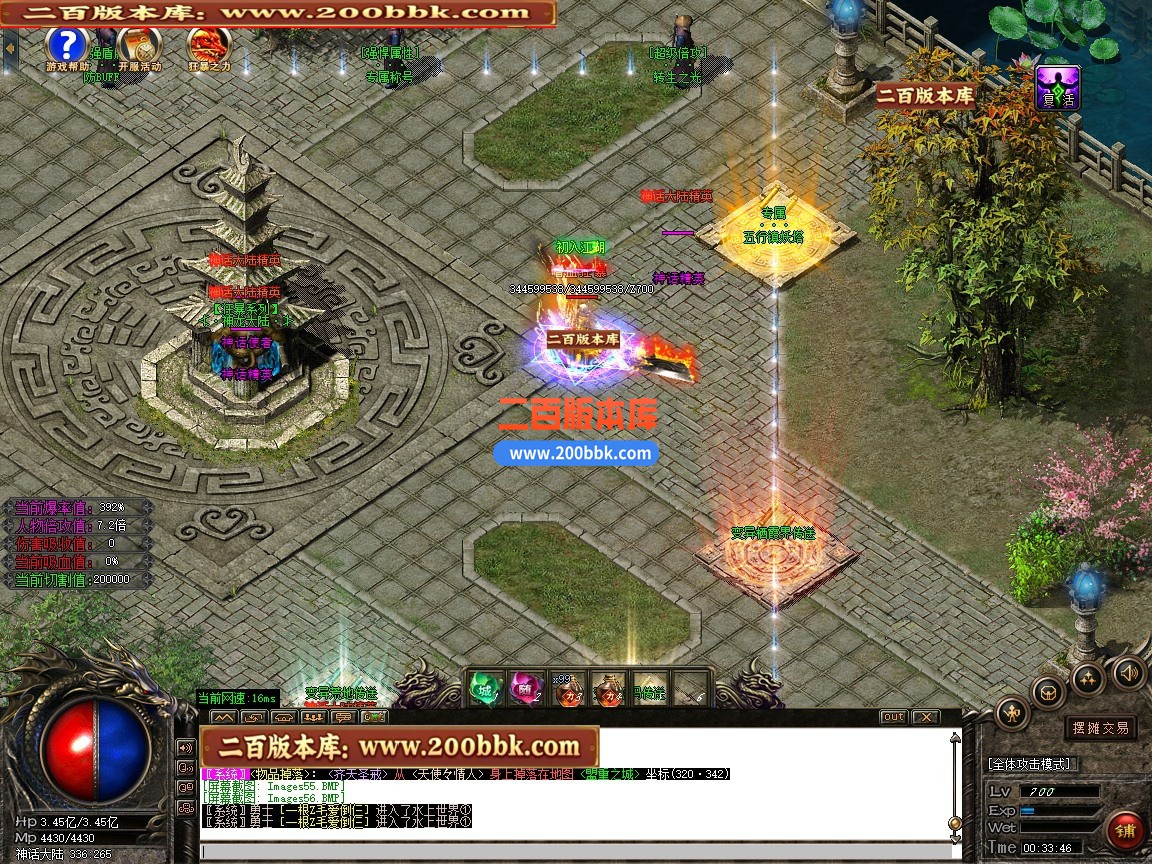
Task: Use the green 城 scroll in hotbar
Action: [x=486, y=688]
